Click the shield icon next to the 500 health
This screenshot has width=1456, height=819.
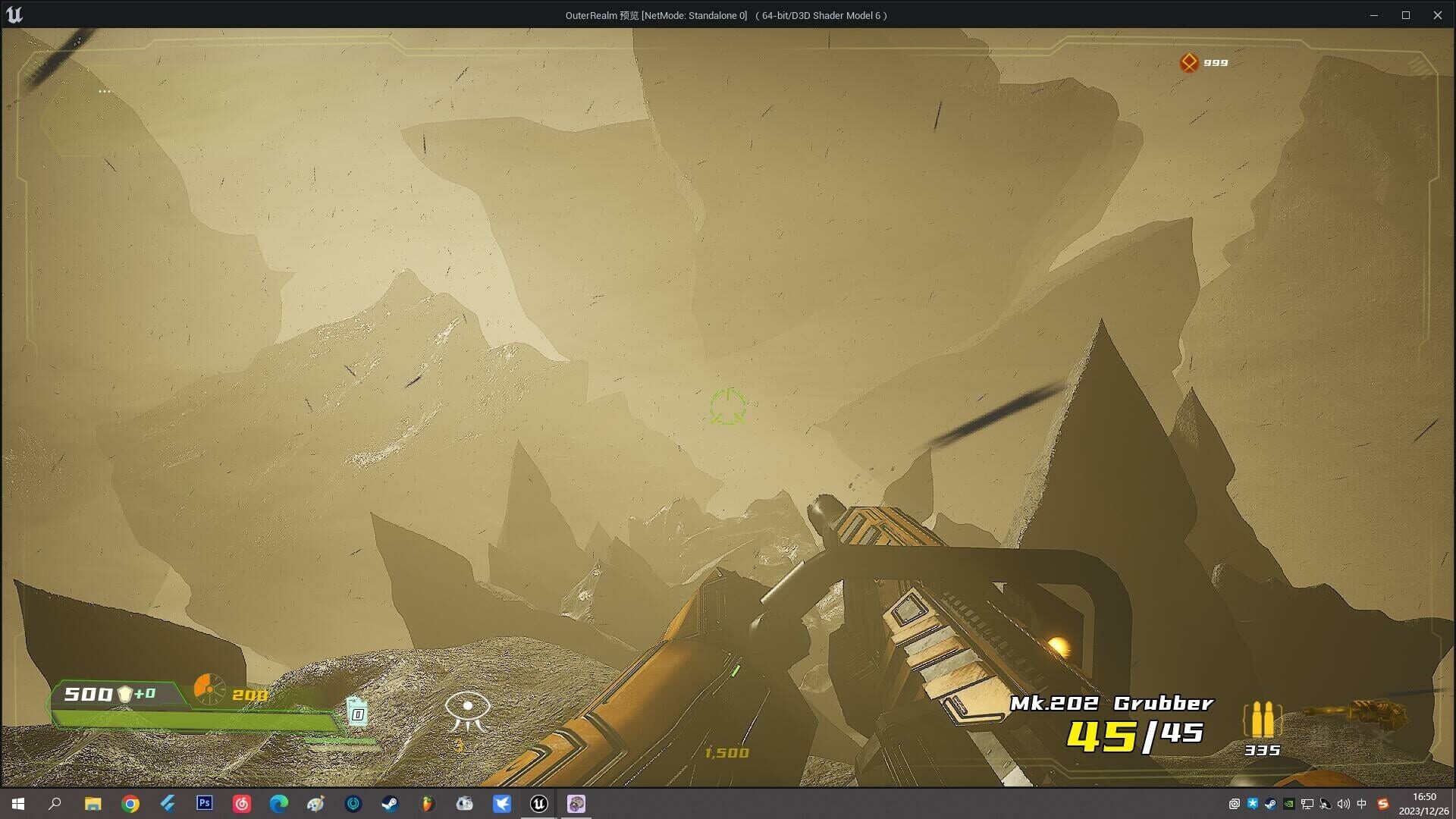click(x=126, y=694)
